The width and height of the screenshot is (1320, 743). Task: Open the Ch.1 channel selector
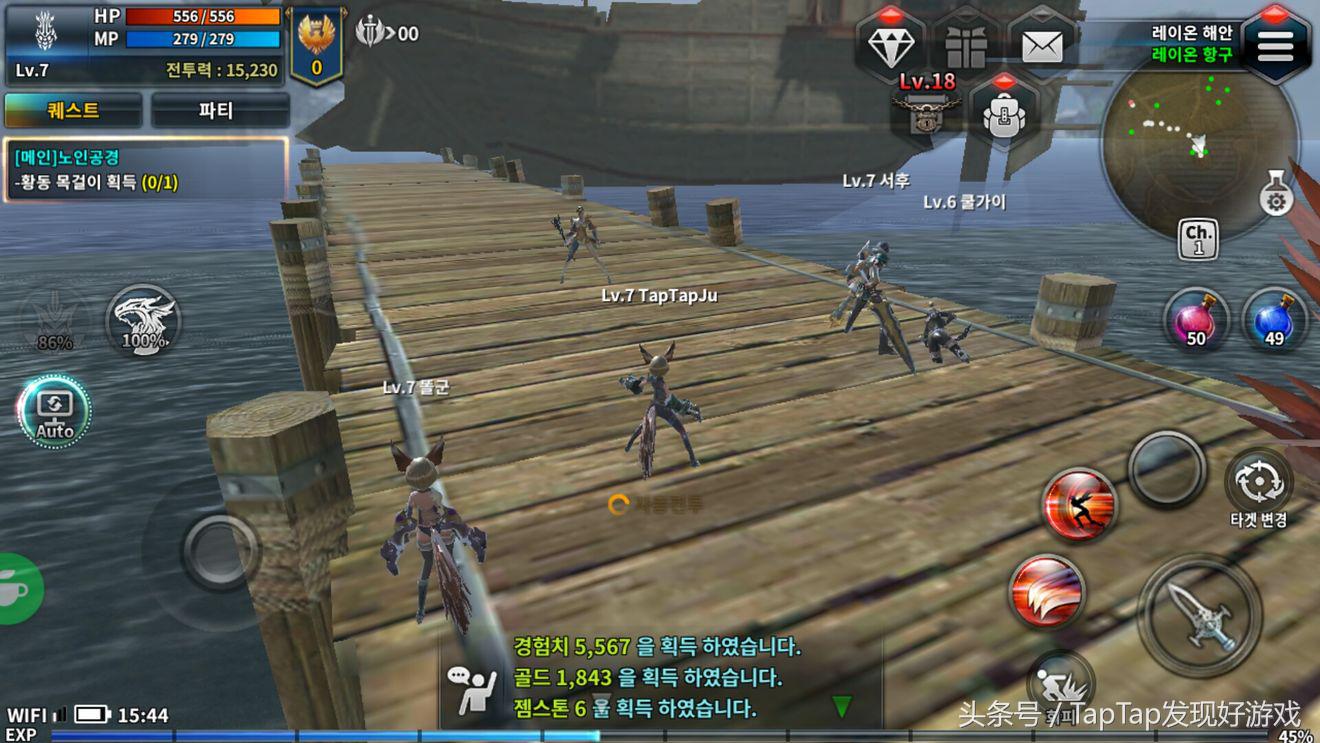click(x=1198, y=240)
